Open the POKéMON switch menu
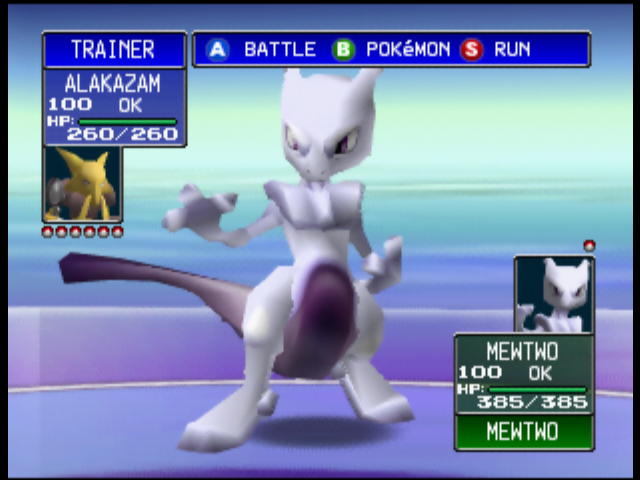This screenshot has height=480, width=640. (392, 49)
